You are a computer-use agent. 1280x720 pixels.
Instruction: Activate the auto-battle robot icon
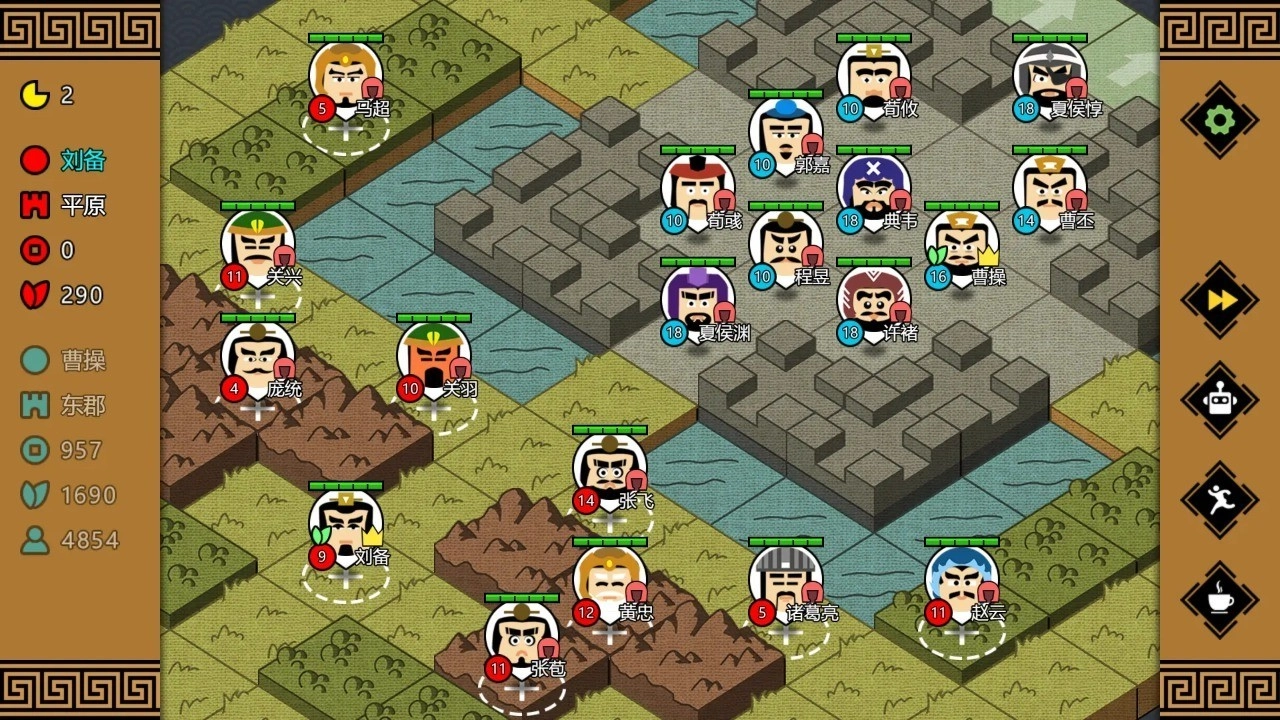pyautogui.click(x=1218, y=398)
